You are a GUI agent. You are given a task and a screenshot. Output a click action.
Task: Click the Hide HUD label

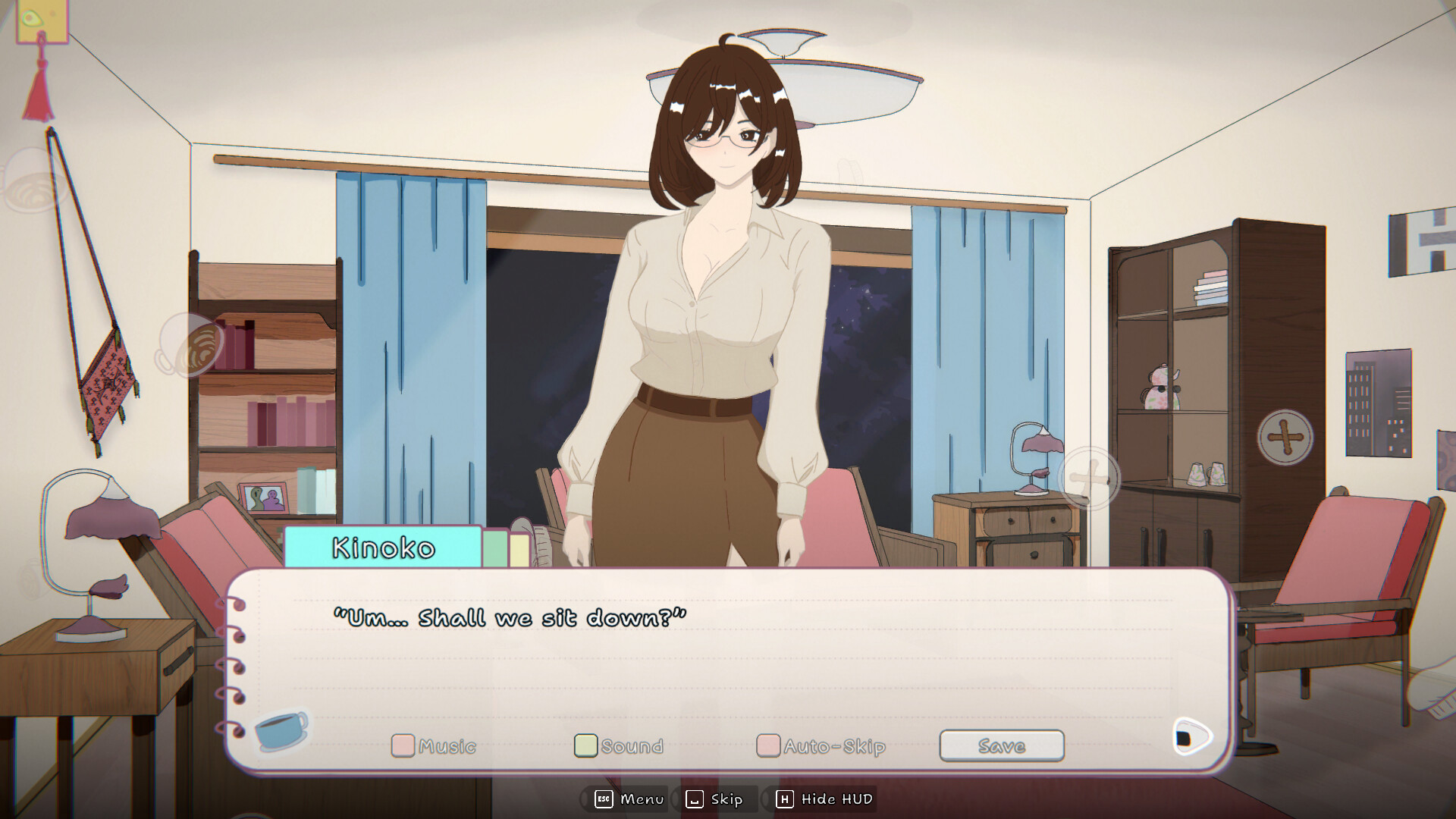point(836,799)
